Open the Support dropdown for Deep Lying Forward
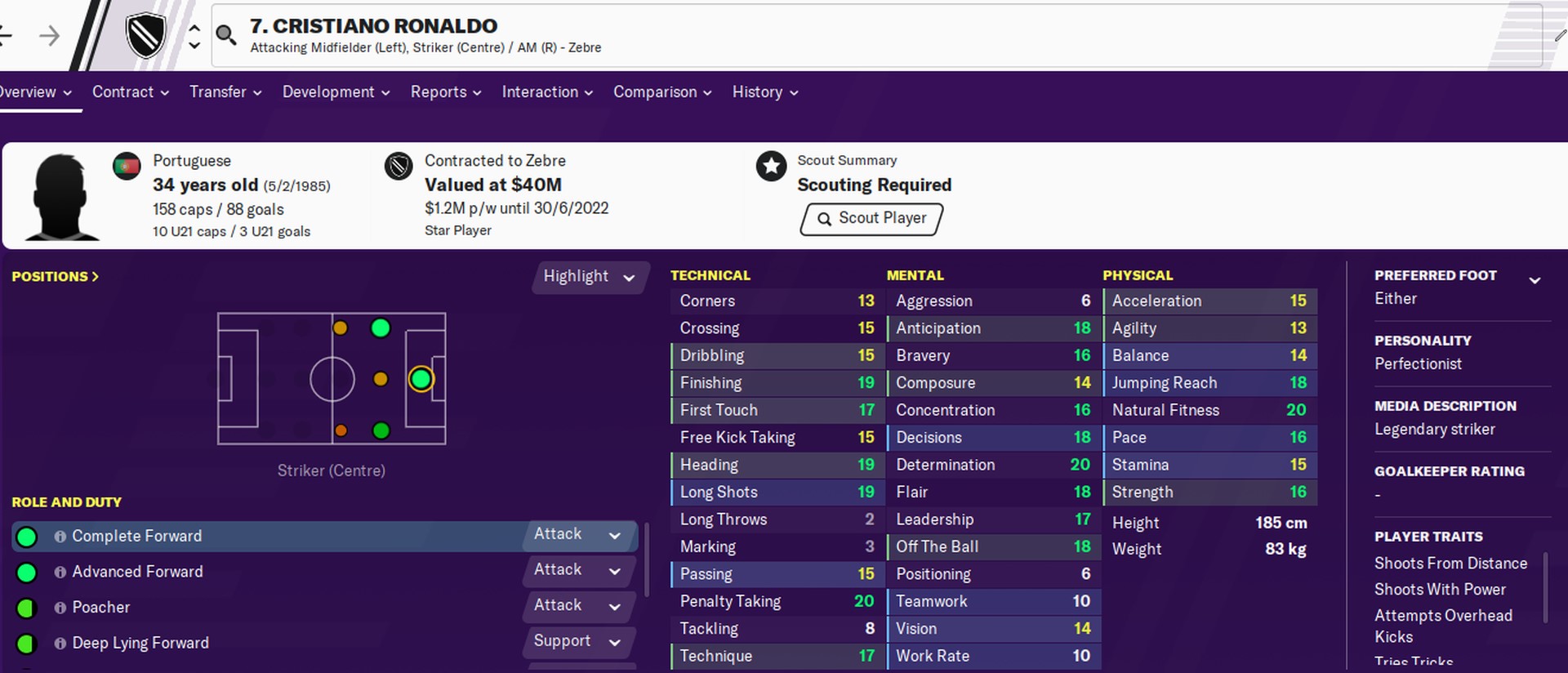The image size is (1568, 673). point(578,642)
